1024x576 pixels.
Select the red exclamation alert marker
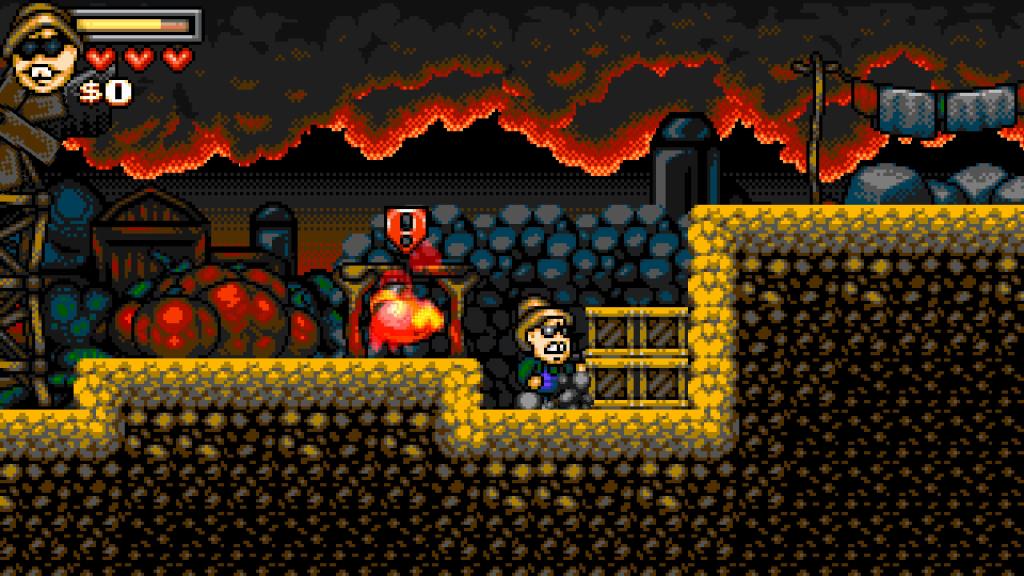click(x=400, y=225)
